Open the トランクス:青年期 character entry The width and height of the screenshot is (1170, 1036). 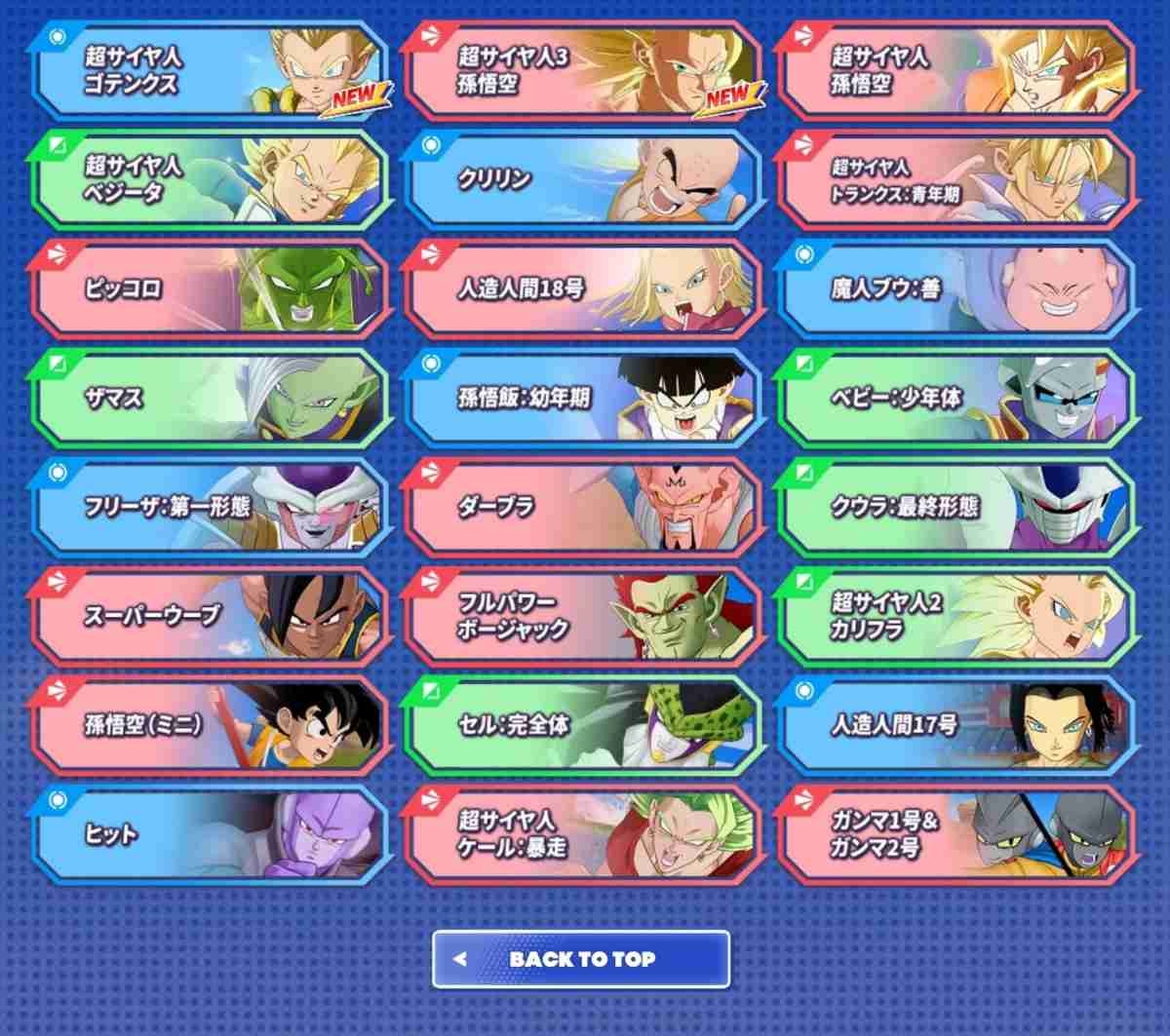click(x=955, y=180)
